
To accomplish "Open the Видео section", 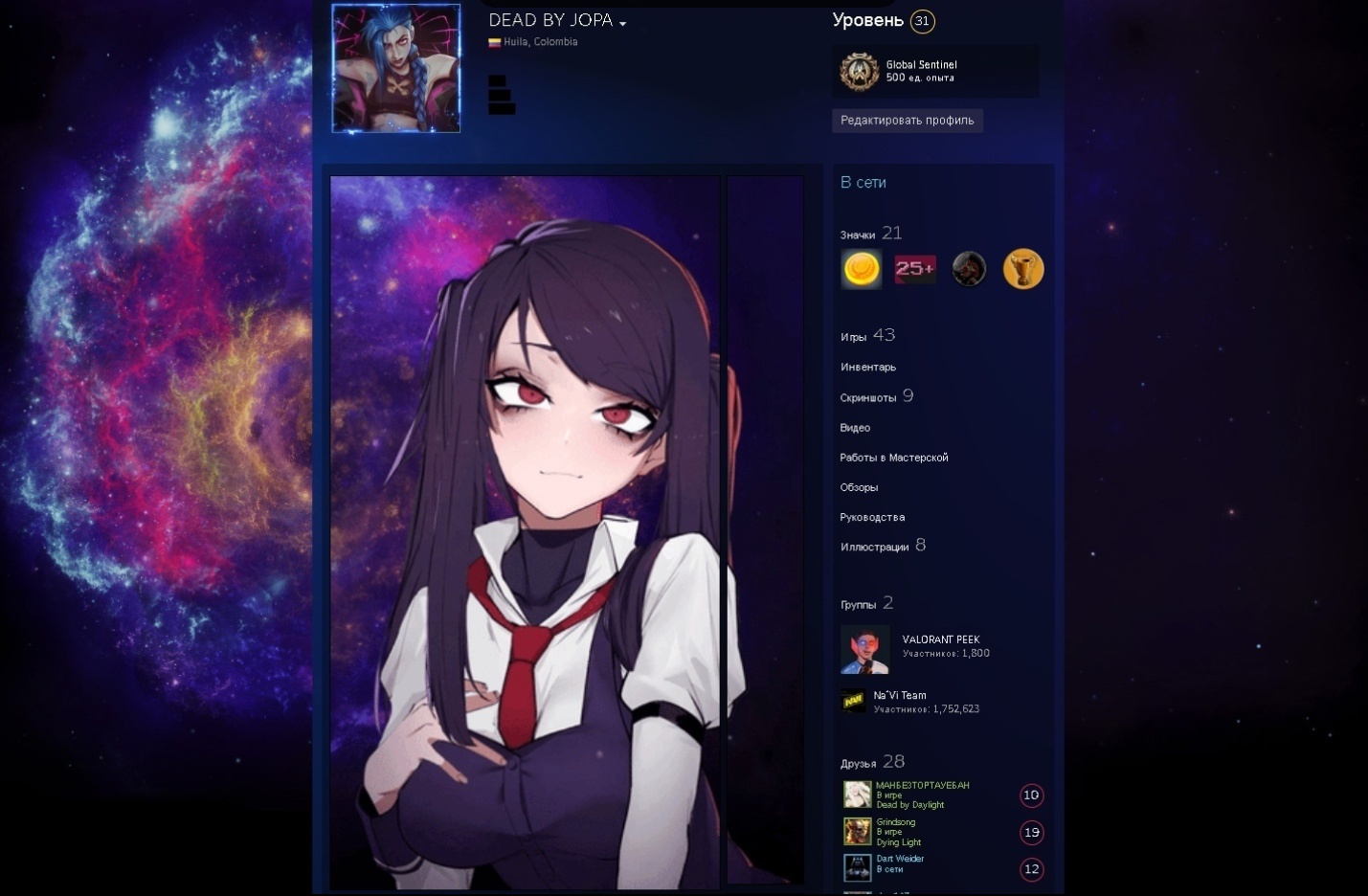I will [855, 428].
